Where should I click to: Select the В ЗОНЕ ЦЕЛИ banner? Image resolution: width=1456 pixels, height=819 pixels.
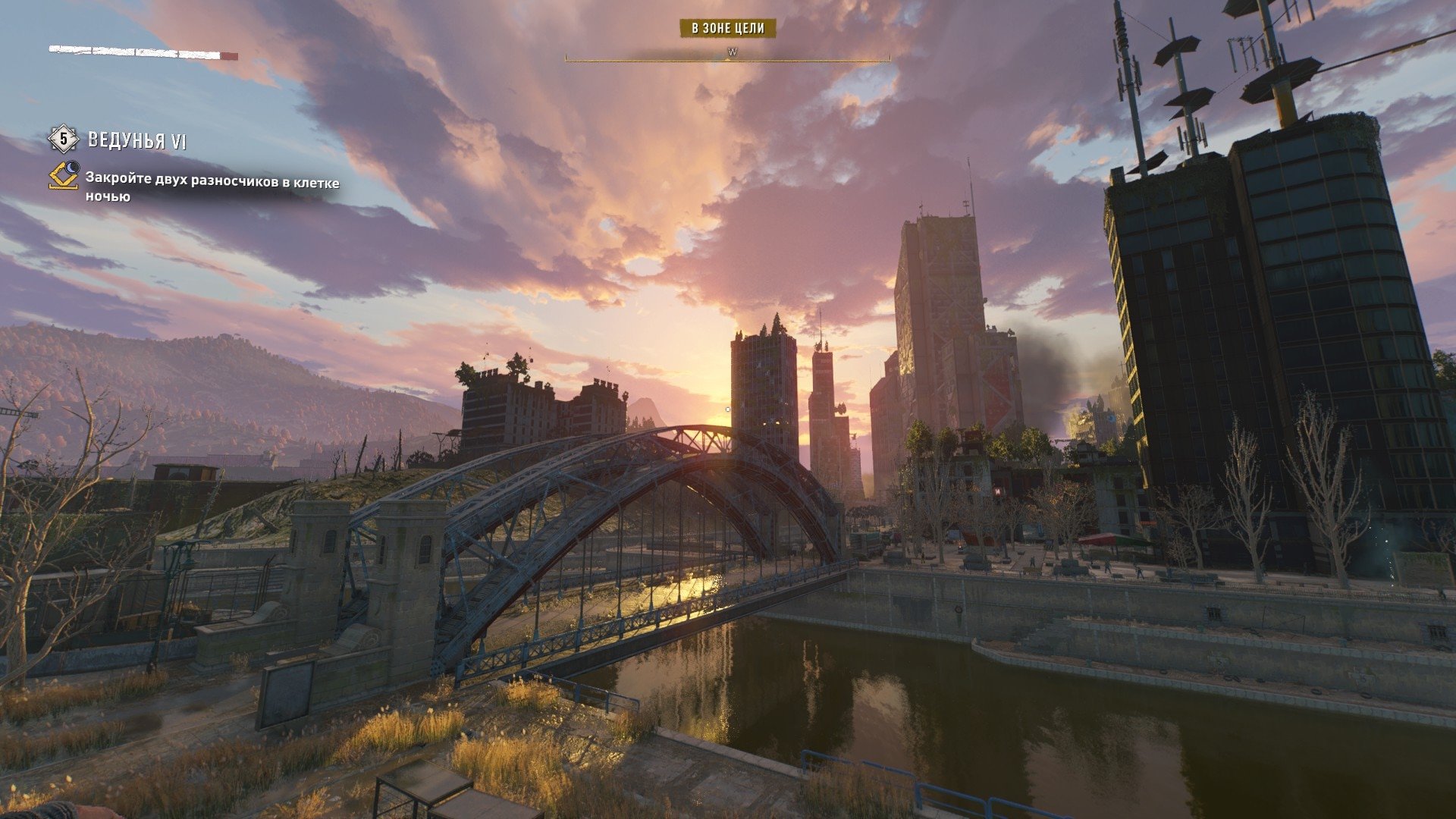pos(727,29)
